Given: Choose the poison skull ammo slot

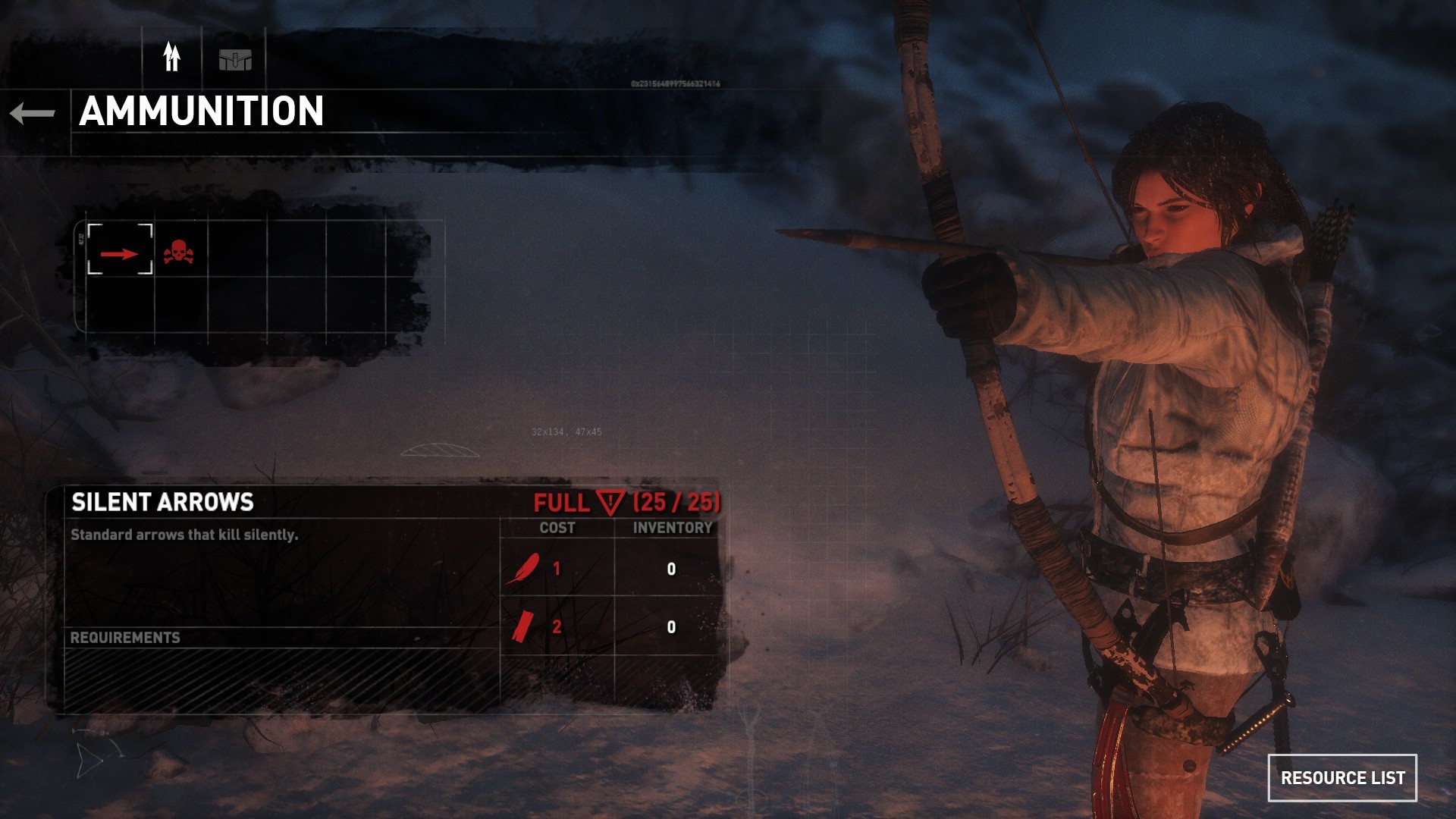Looking at the screenshot, I should pos(179,251).
